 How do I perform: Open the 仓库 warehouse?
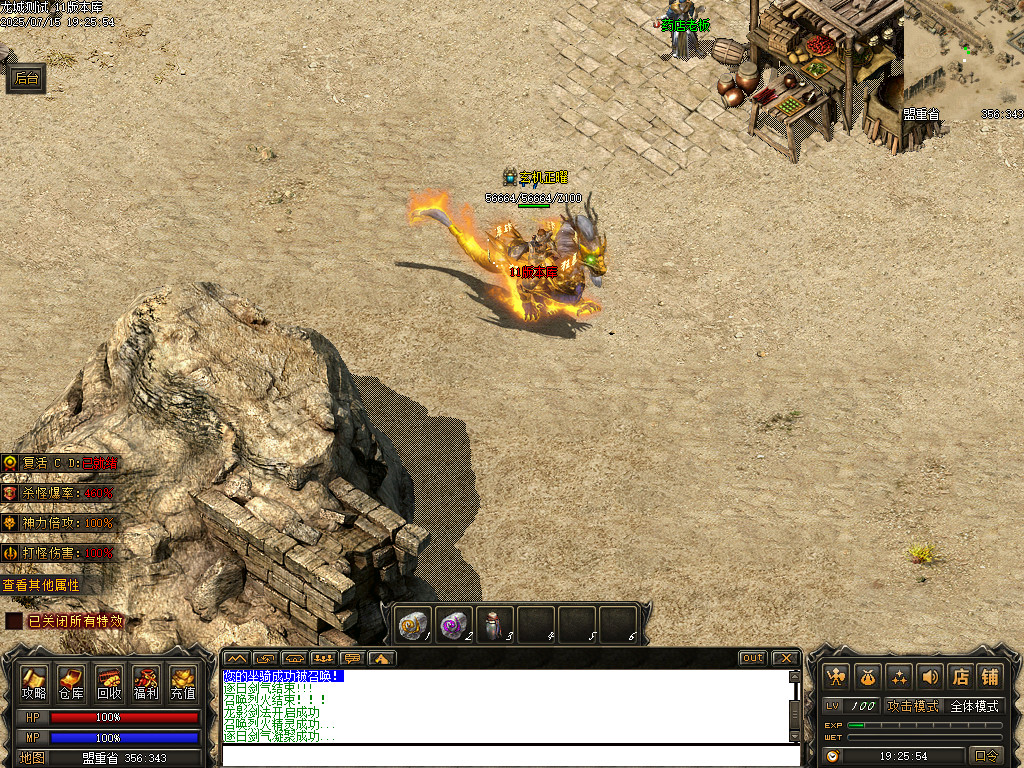coord(71,683)
